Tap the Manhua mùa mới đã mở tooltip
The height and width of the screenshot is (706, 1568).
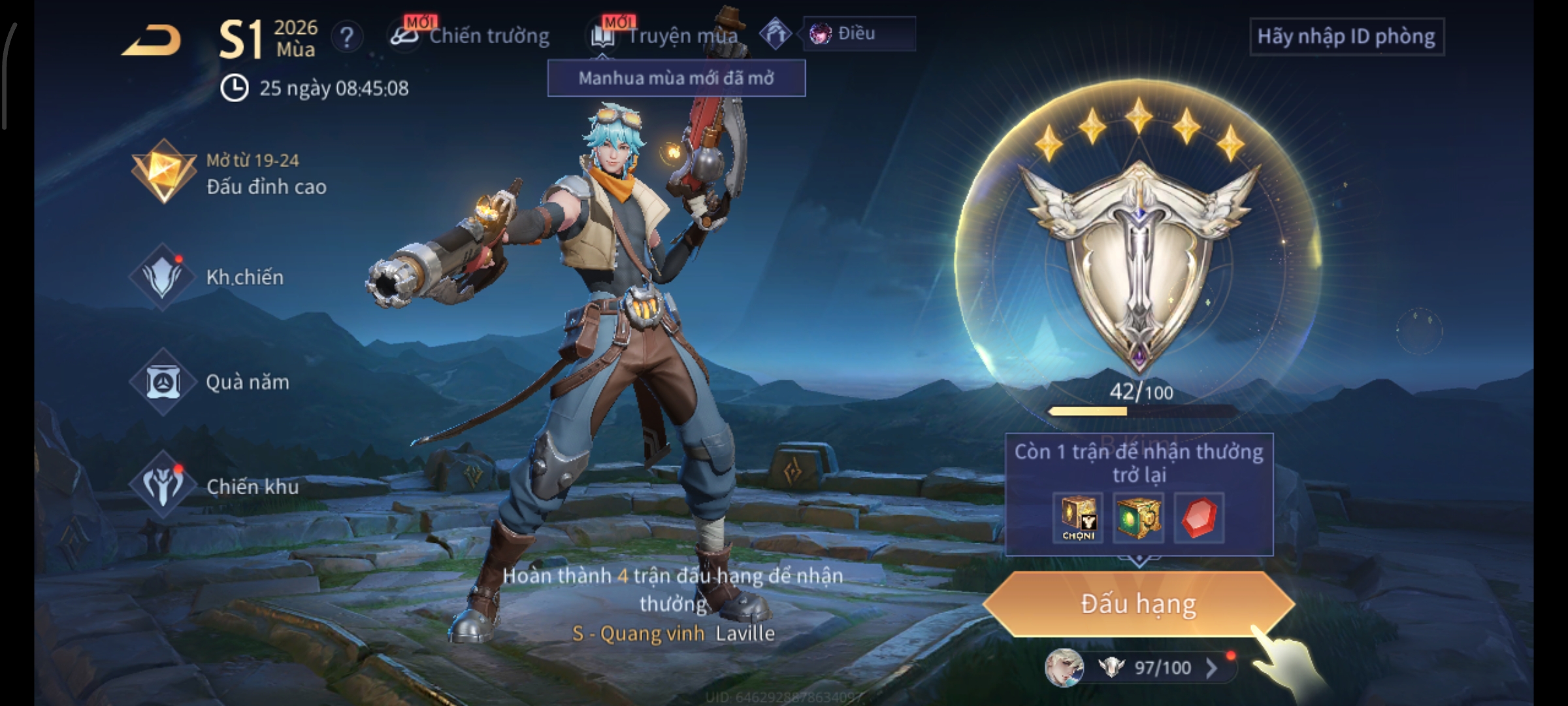pos(676,78)
